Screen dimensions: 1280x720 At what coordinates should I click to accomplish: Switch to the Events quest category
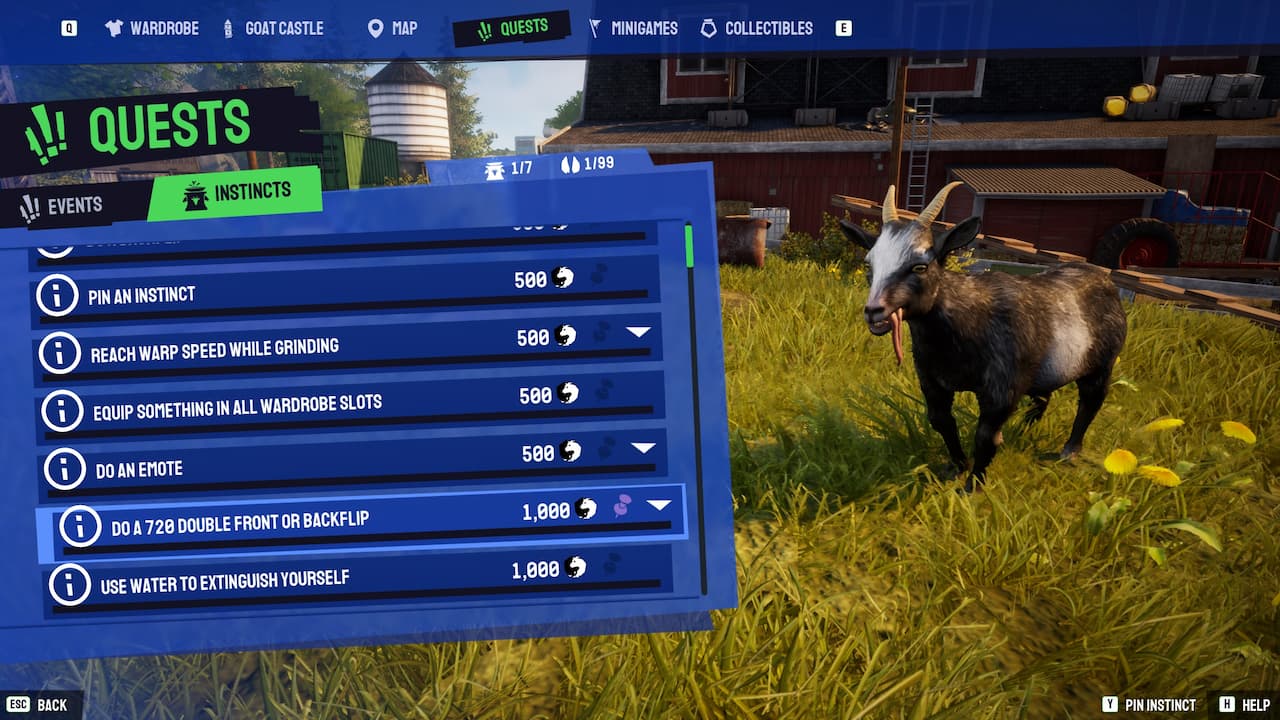coord(62,206)
